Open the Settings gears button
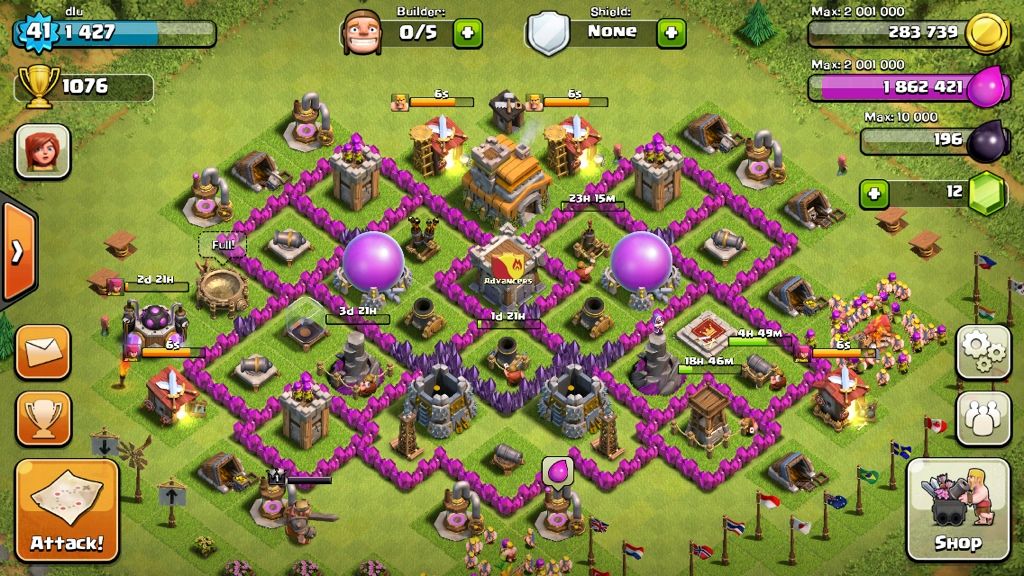 pyautogui.click(x=983, y=352)
